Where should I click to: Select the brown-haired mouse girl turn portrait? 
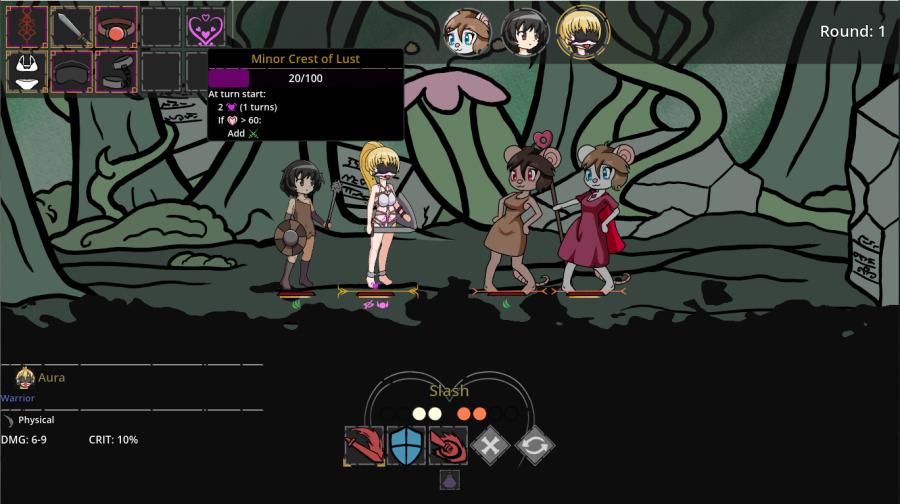467,34
